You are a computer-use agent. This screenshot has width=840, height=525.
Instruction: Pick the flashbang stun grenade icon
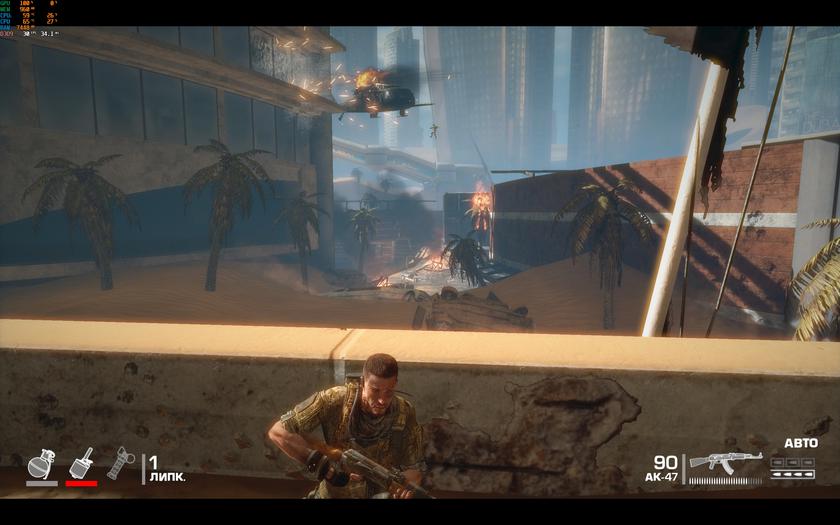120,463
